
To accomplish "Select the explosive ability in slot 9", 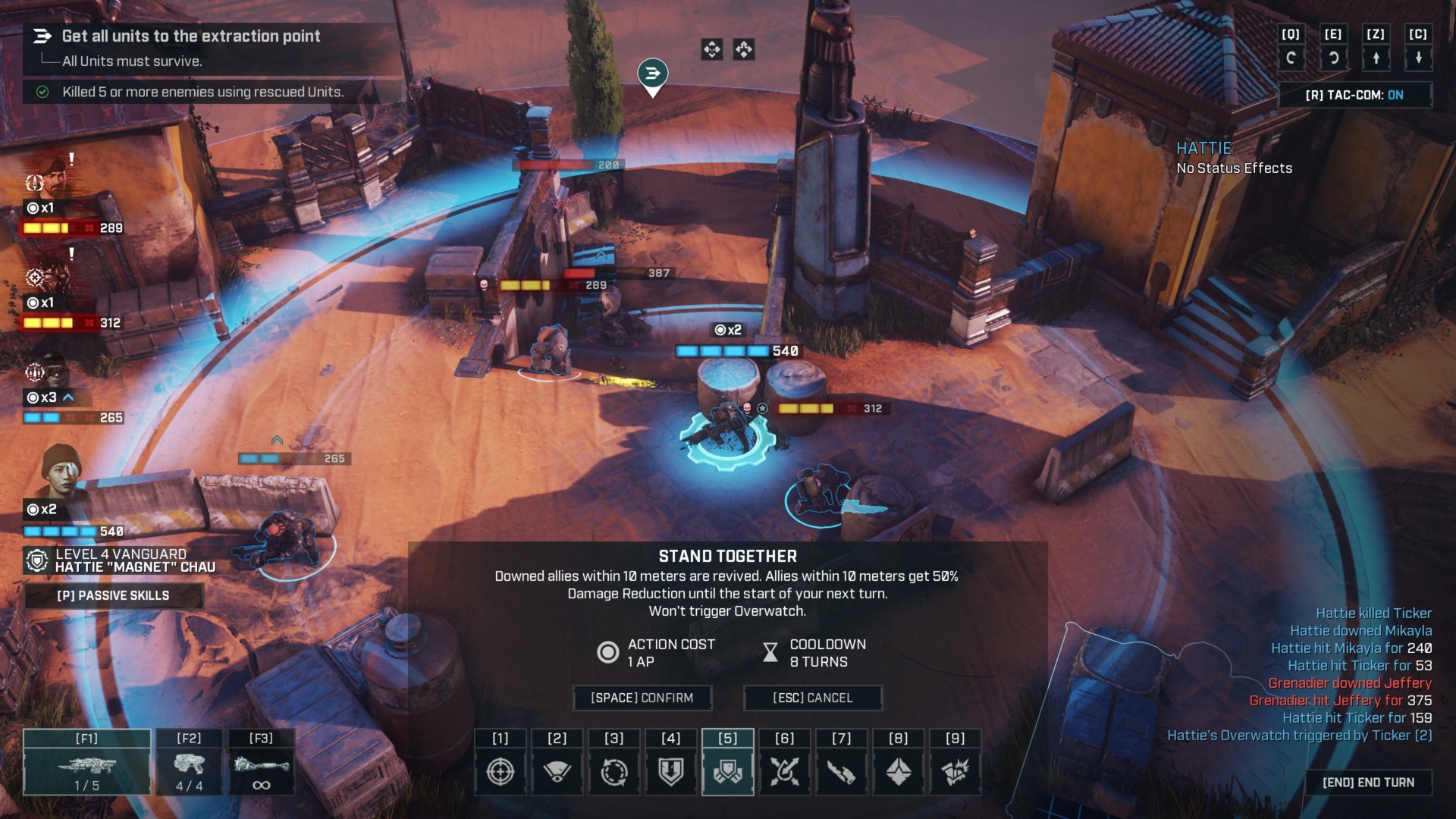I will [x=955, y=770].
